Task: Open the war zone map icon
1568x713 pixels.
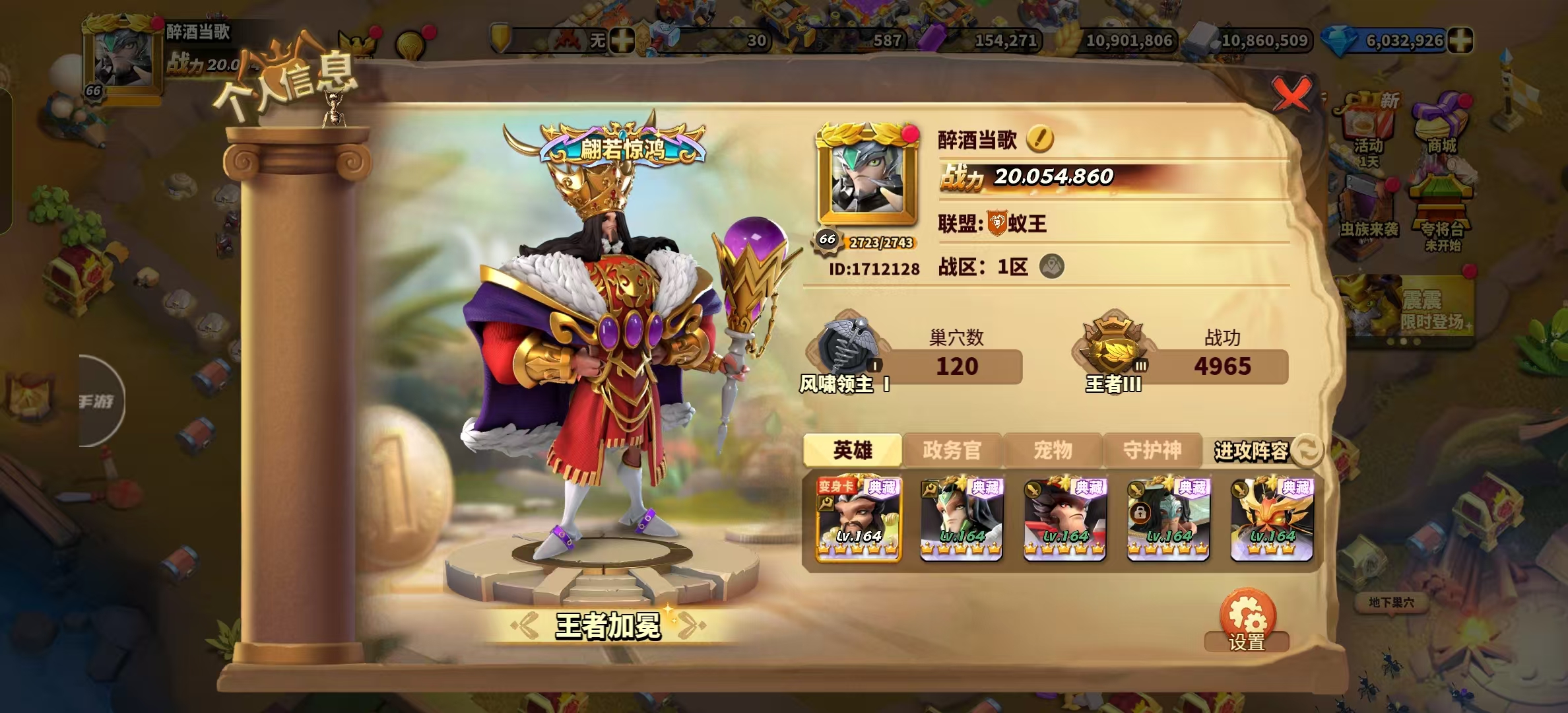Action: click(x=1051, y=266)
